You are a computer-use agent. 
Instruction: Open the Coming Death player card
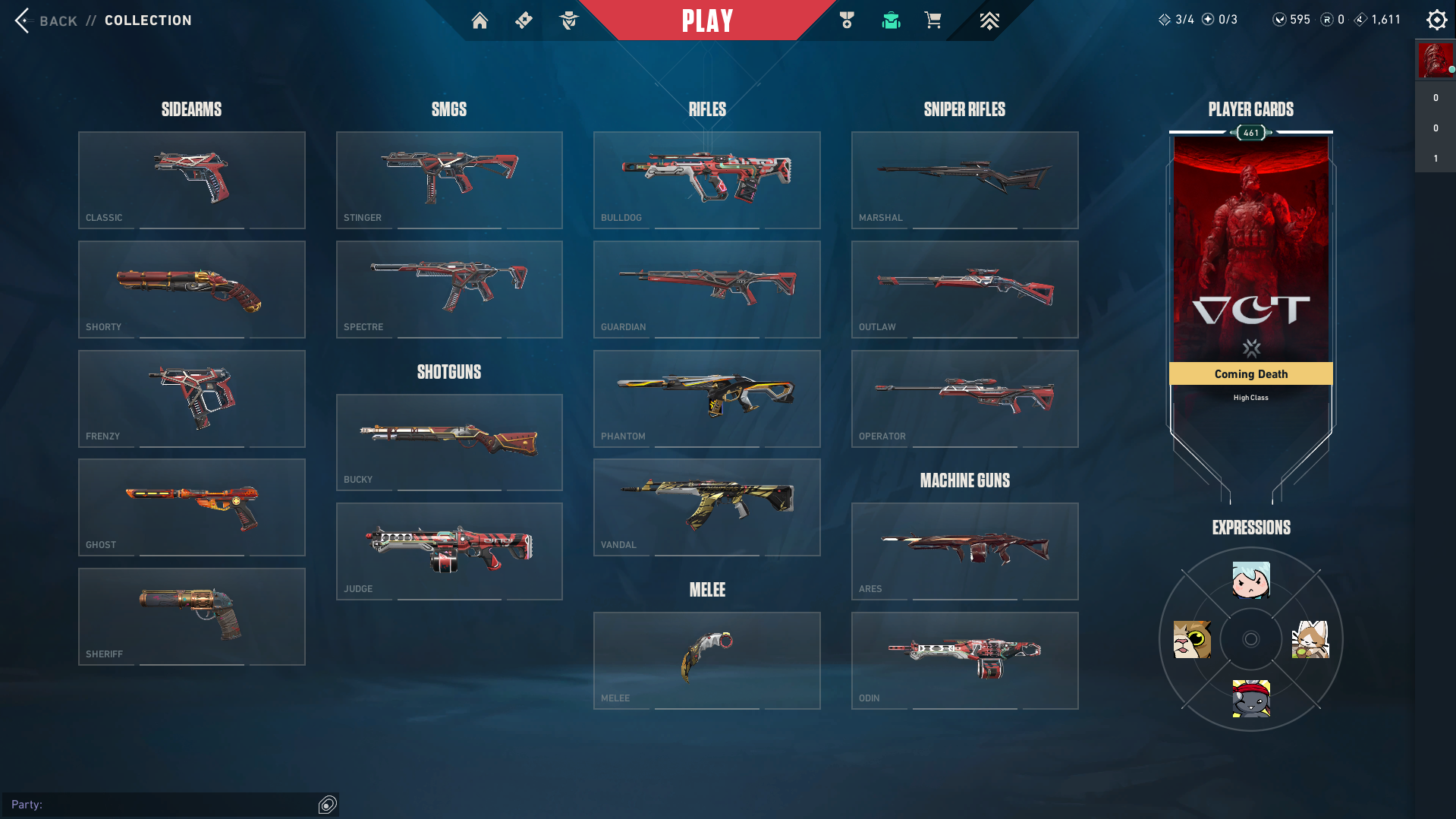(1250, 258)
